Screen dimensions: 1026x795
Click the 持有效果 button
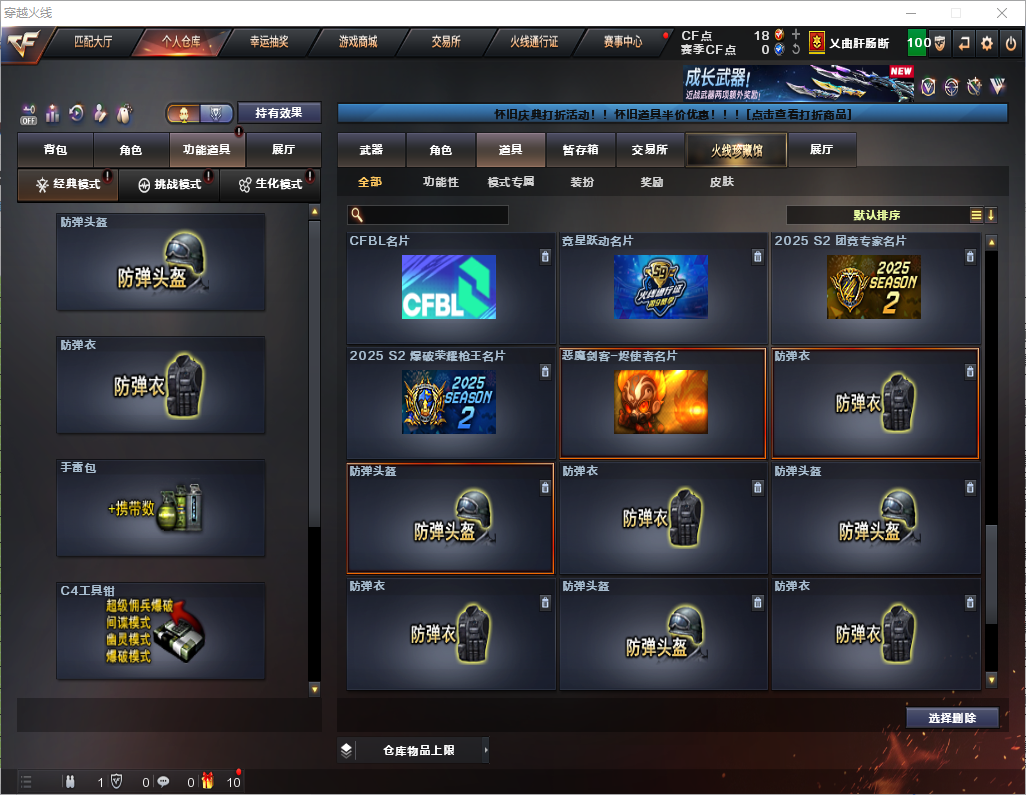[279, 113]
